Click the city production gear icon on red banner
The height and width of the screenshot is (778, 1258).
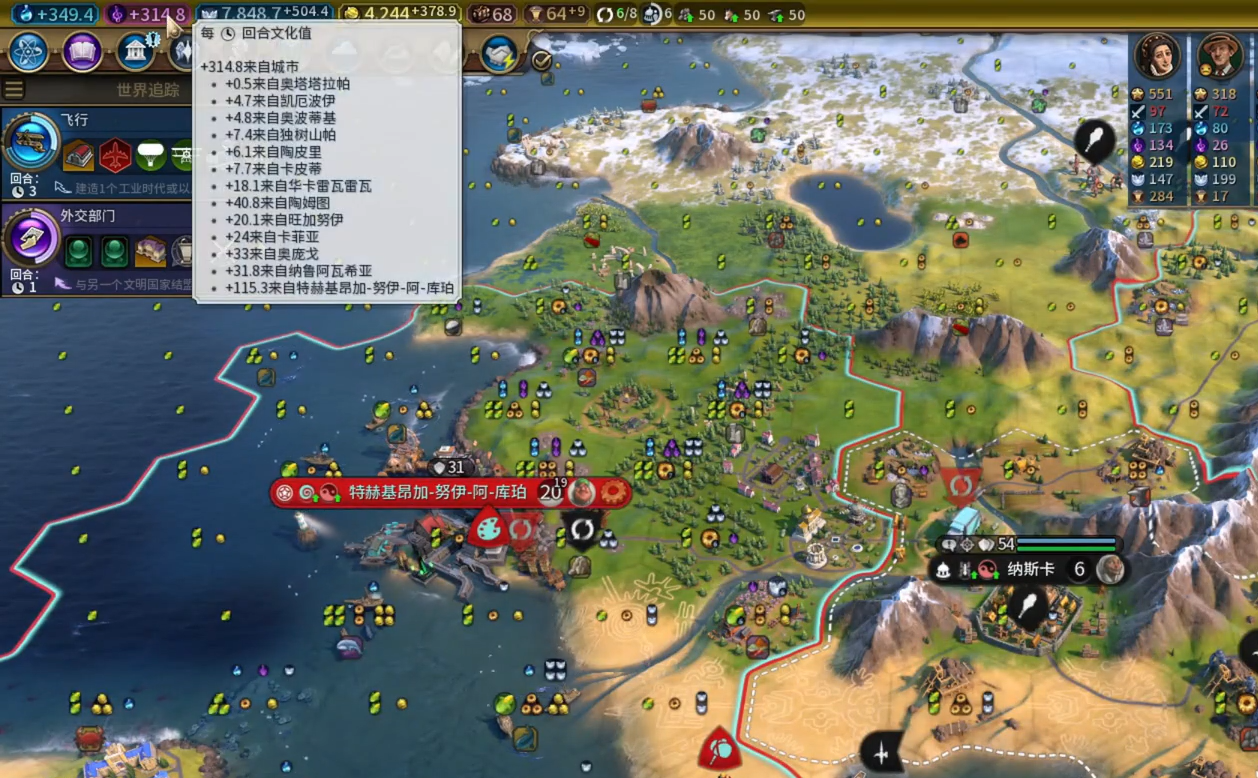(612, 493)
